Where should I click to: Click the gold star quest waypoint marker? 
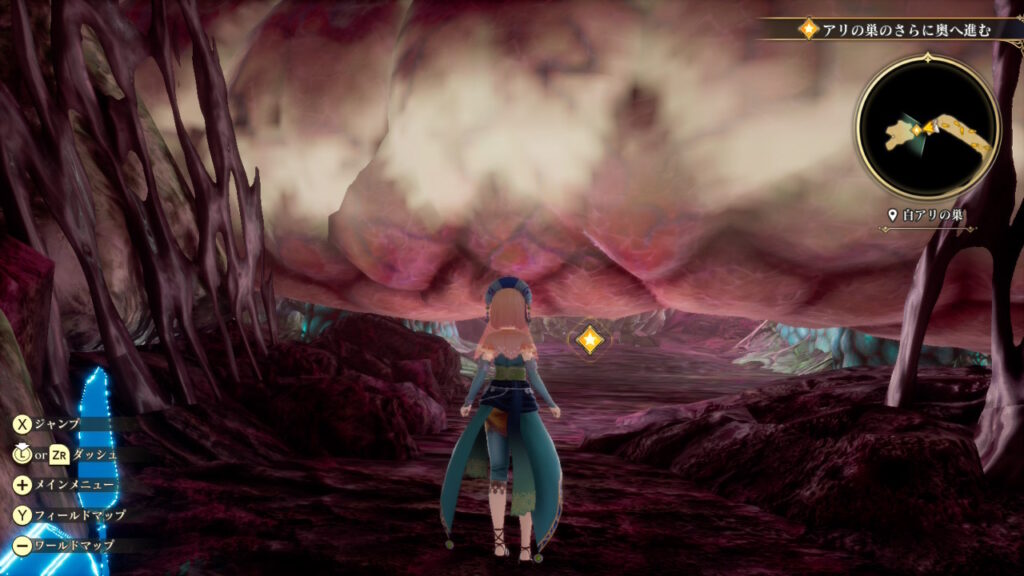589,340
